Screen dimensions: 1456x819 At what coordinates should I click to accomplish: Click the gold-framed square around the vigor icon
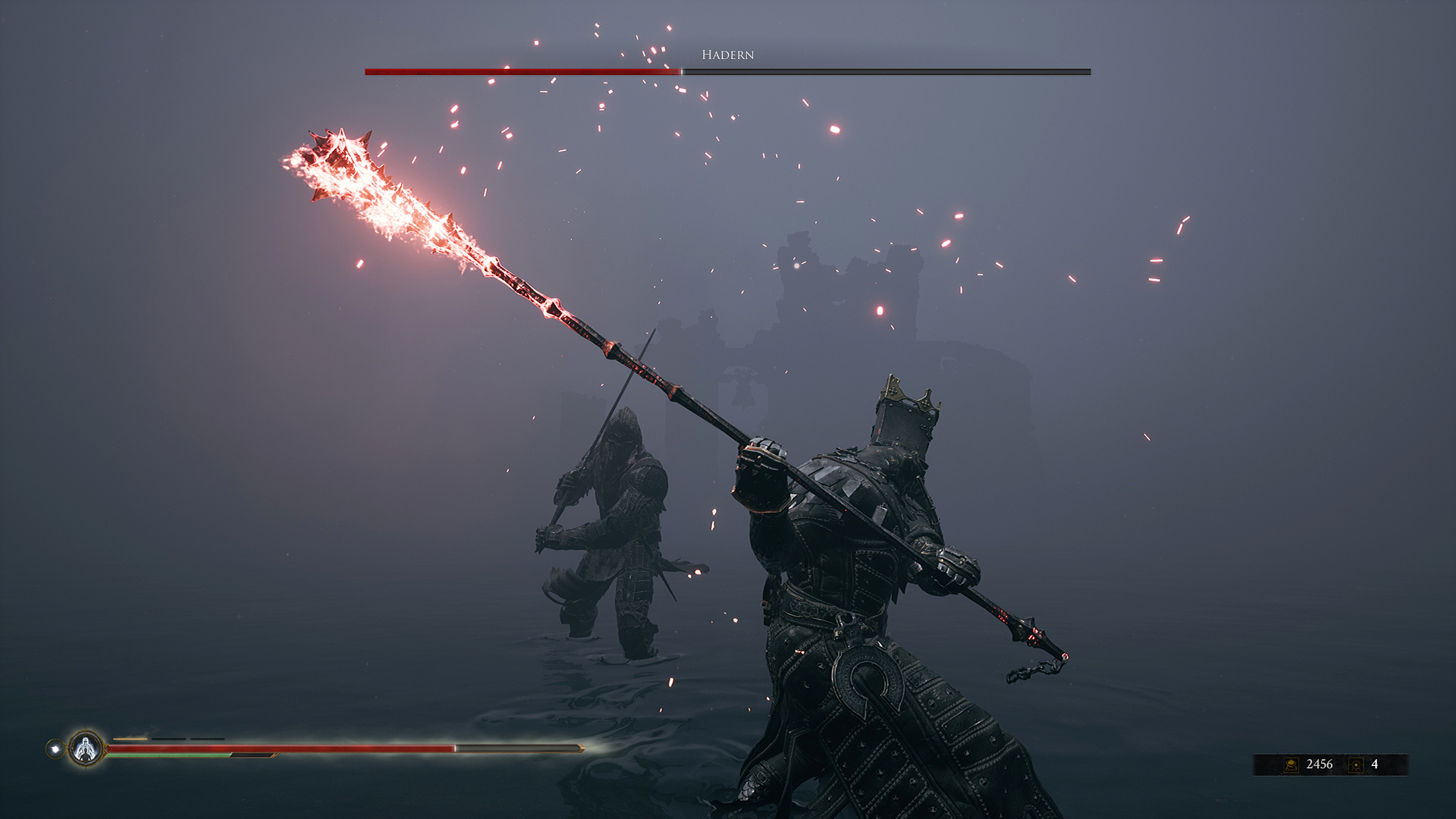coord(1291,764)
